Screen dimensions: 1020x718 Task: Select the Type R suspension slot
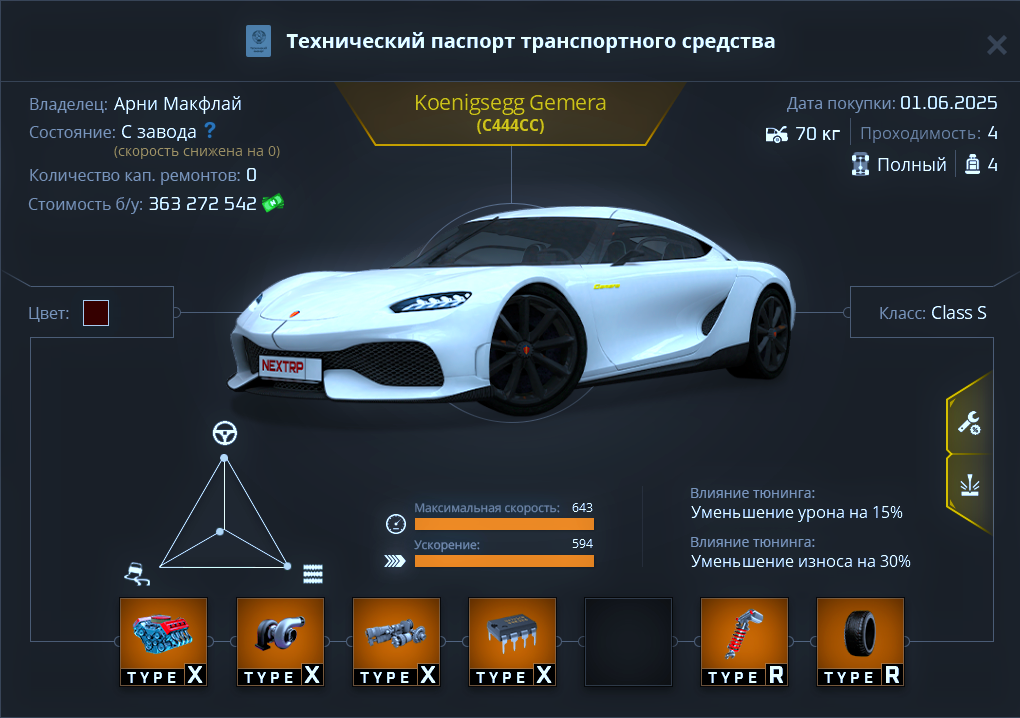(744, 641)
